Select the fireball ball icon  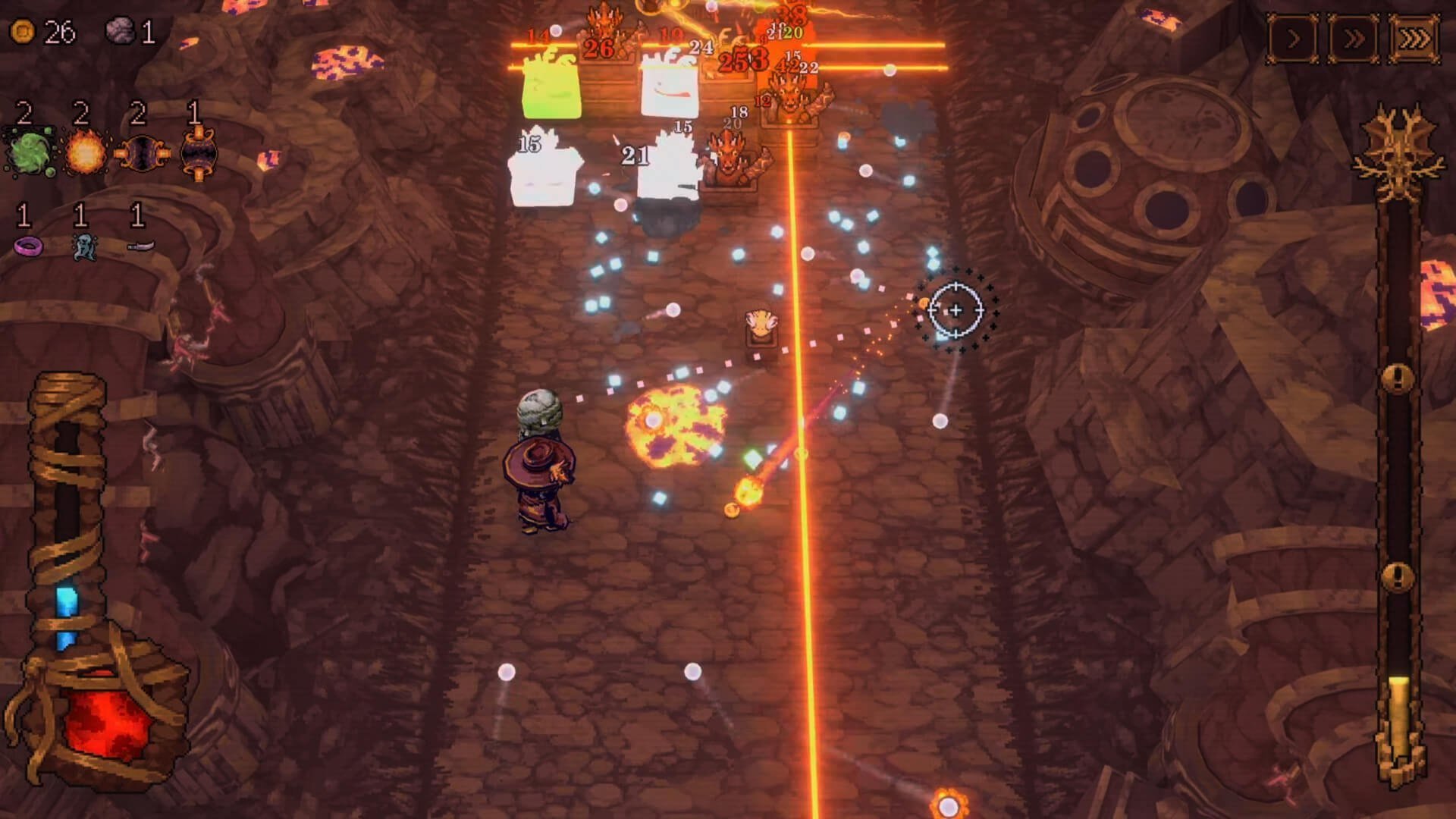[85, 153]
